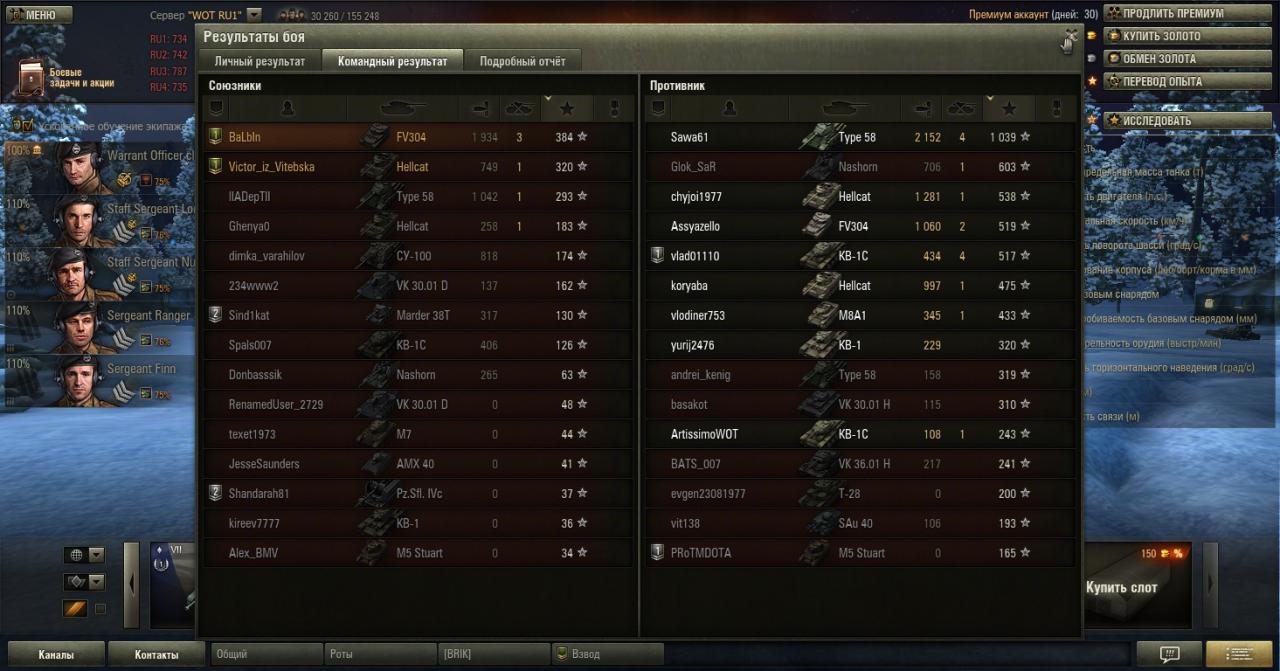This screenshot has height=671, width=1280.
Task: Click Продлить премиум button
Action: click(x=1172, y=14)
